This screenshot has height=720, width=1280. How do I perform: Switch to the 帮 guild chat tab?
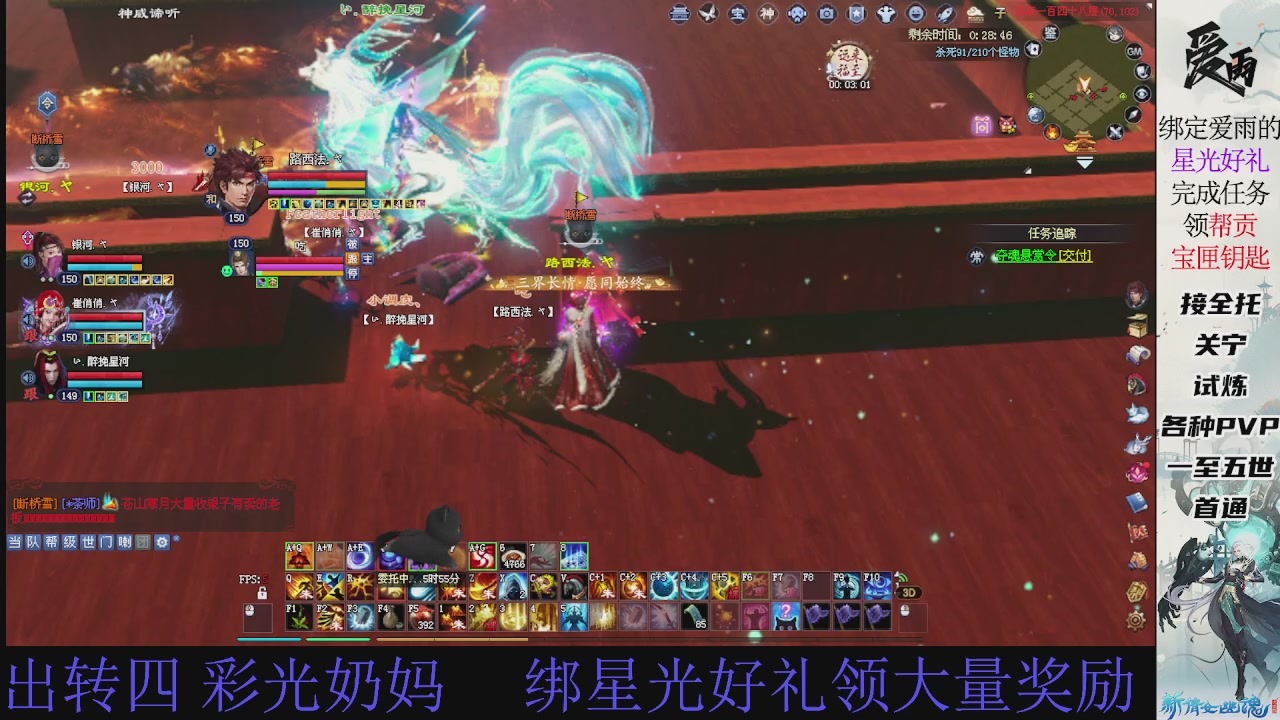(52, 542)
